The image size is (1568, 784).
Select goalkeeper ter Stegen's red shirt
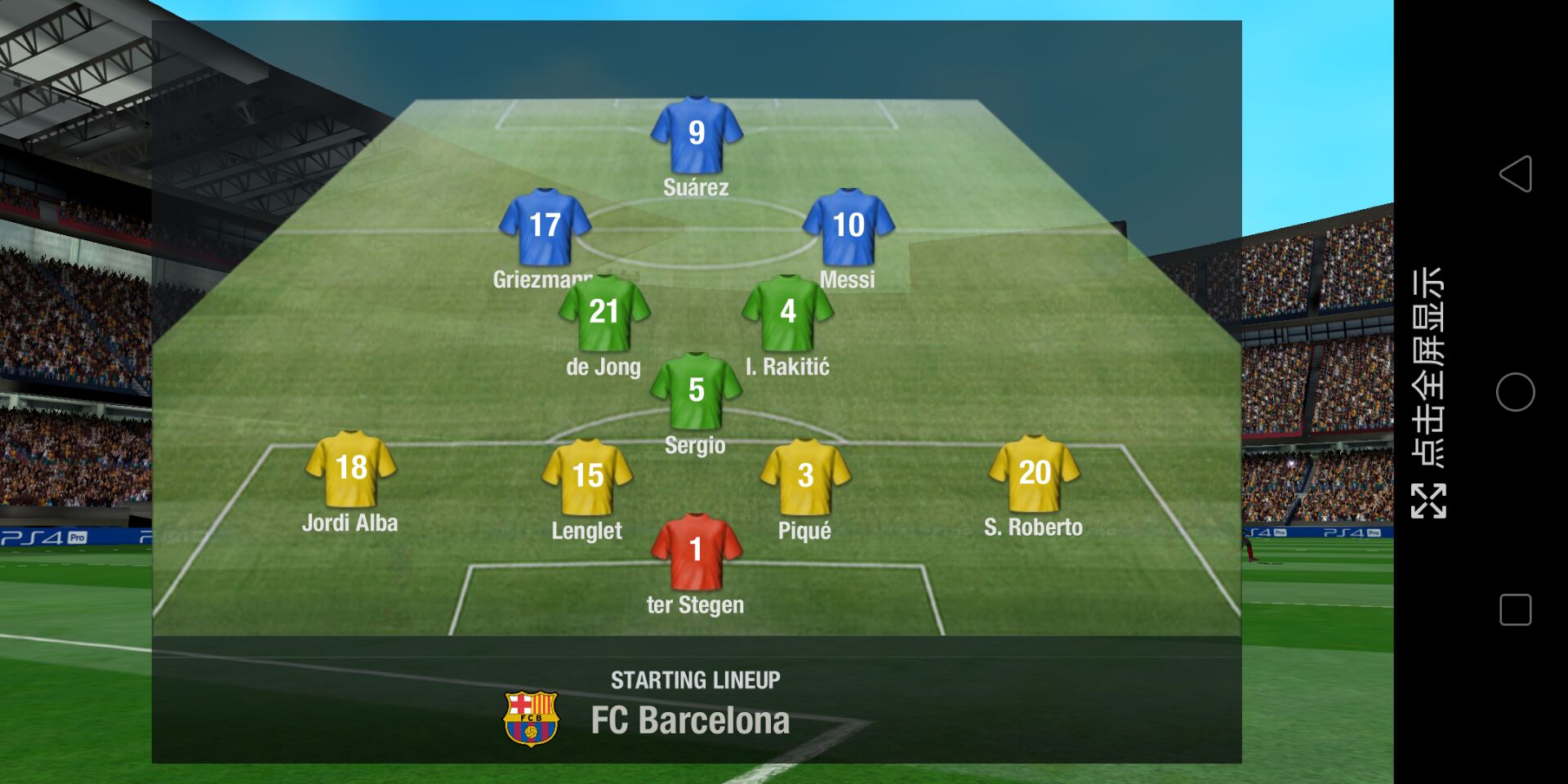point(696,551)
